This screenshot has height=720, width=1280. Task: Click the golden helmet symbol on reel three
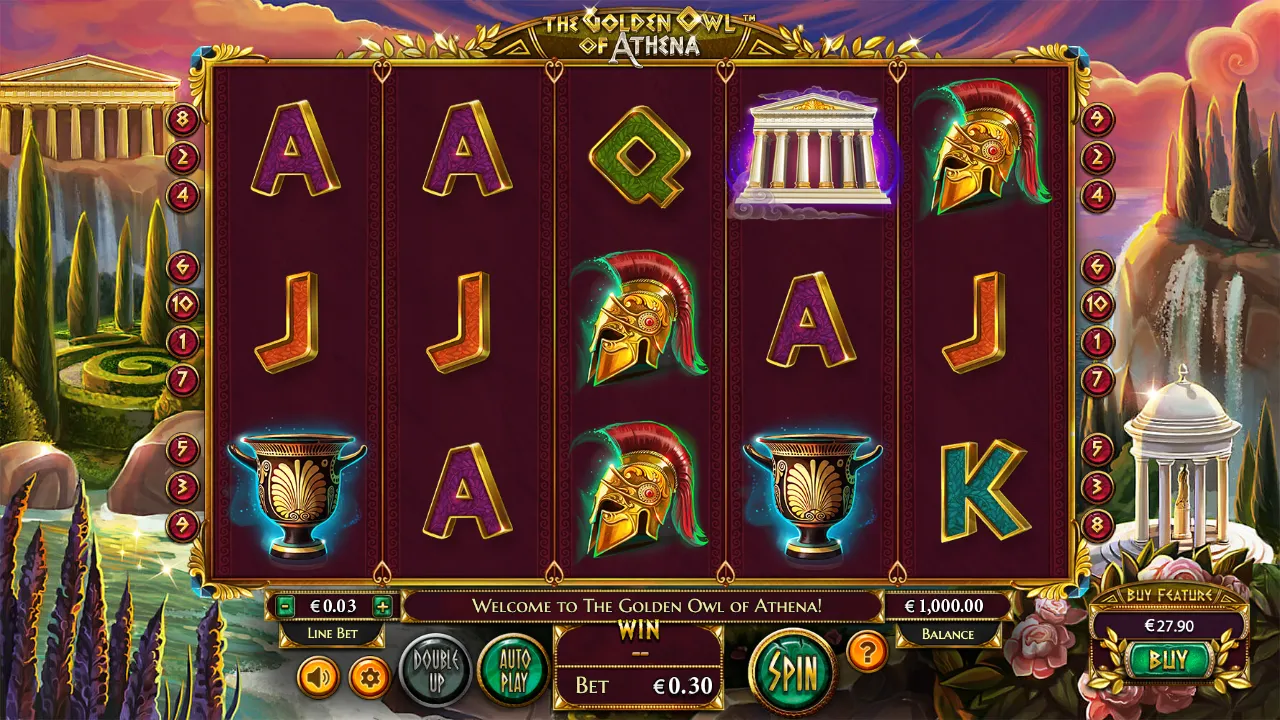(640, 322)
